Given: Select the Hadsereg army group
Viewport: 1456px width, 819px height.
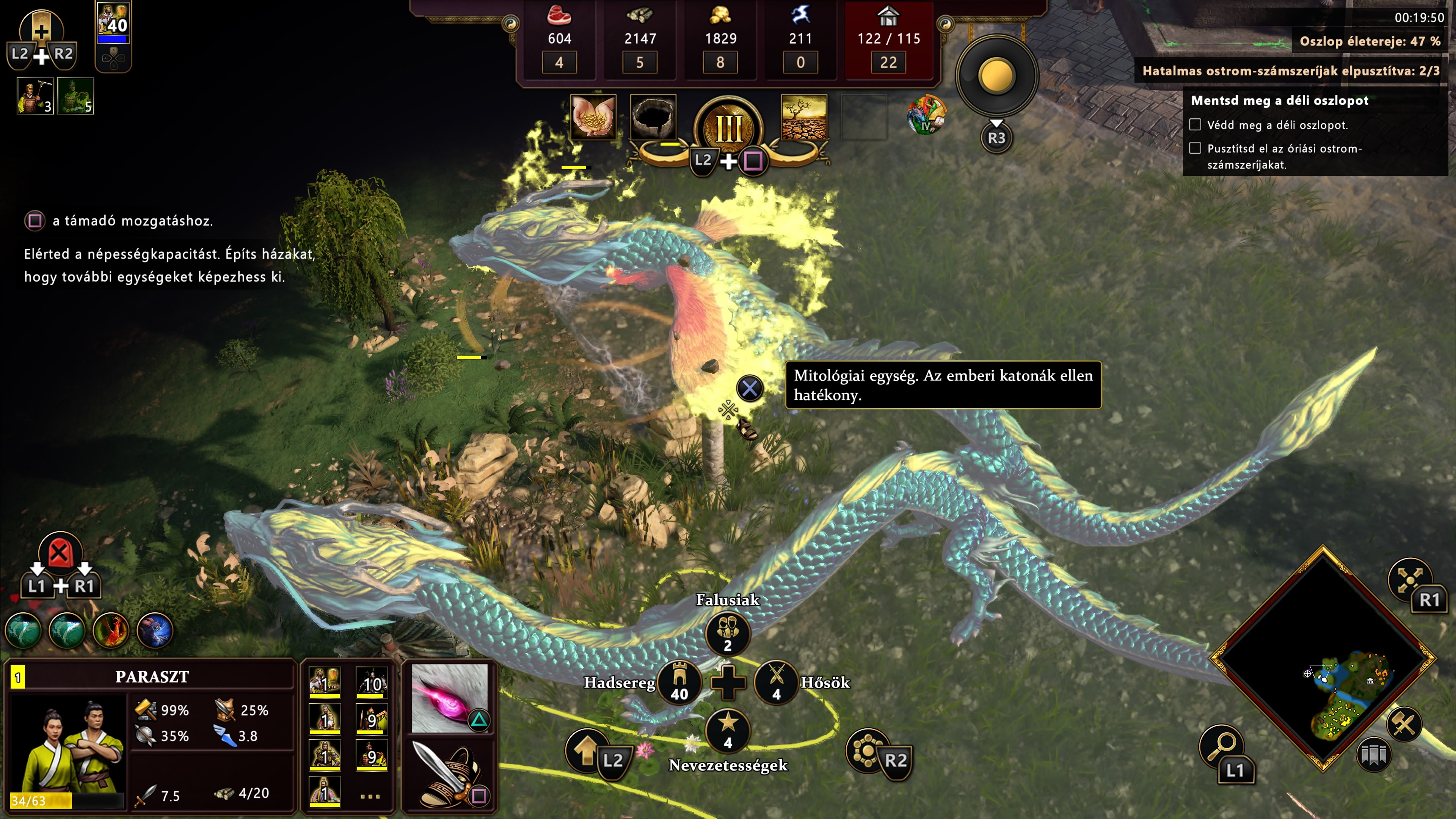Looking at the screenshot, I should (679, 682).
